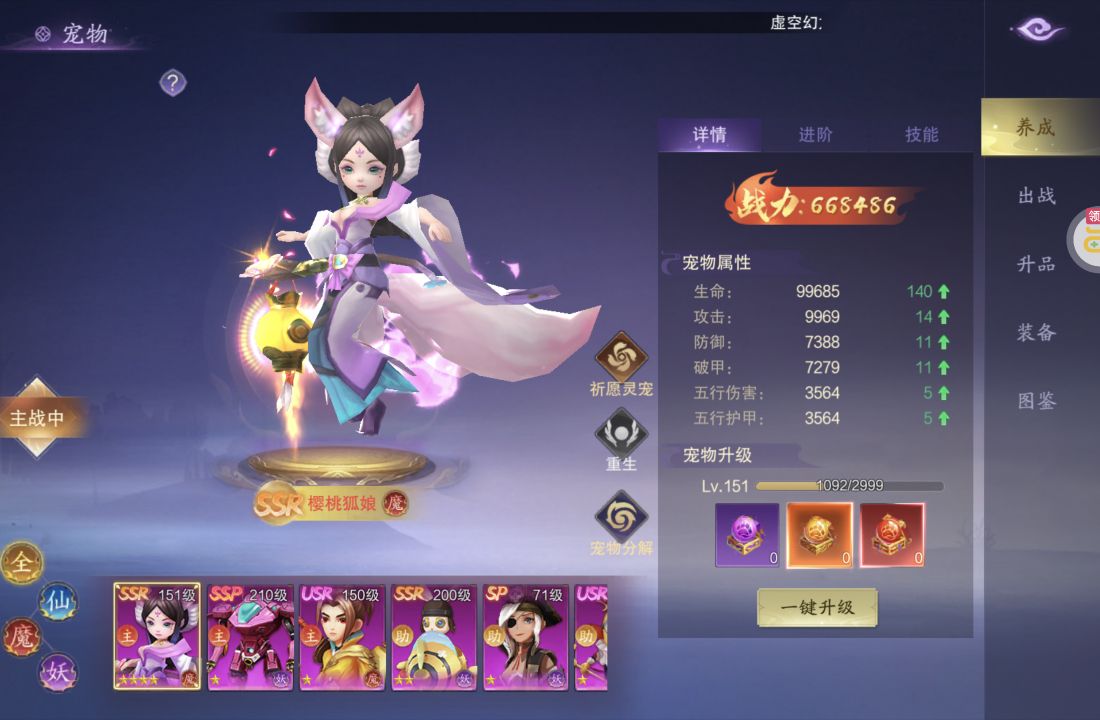Open the 技能 tab
The height and width of the screenshot is (720, 1100).
click(921, 135)
